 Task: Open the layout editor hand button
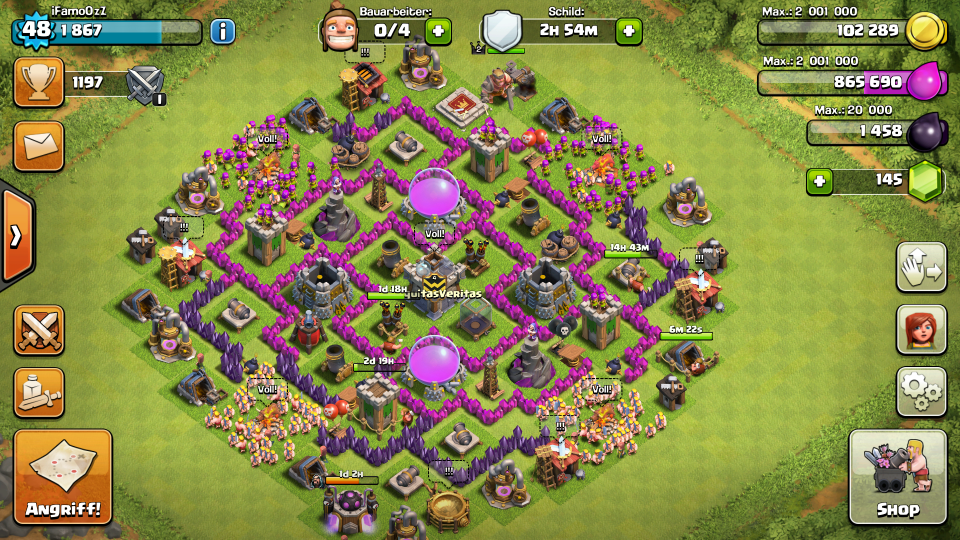point(921,266)
